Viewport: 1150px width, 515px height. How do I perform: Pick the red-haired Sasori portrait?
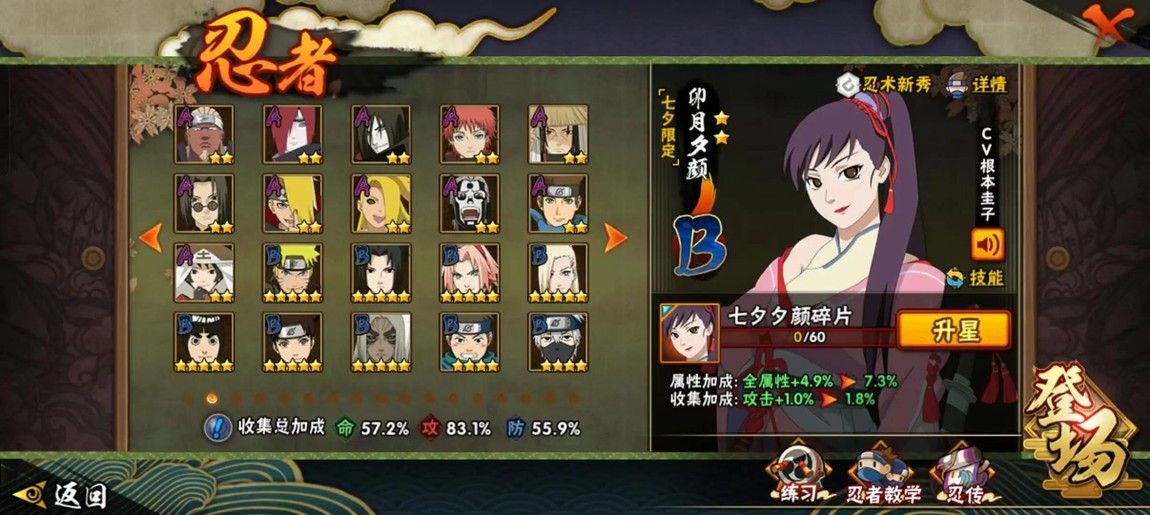tap(469, 132)
